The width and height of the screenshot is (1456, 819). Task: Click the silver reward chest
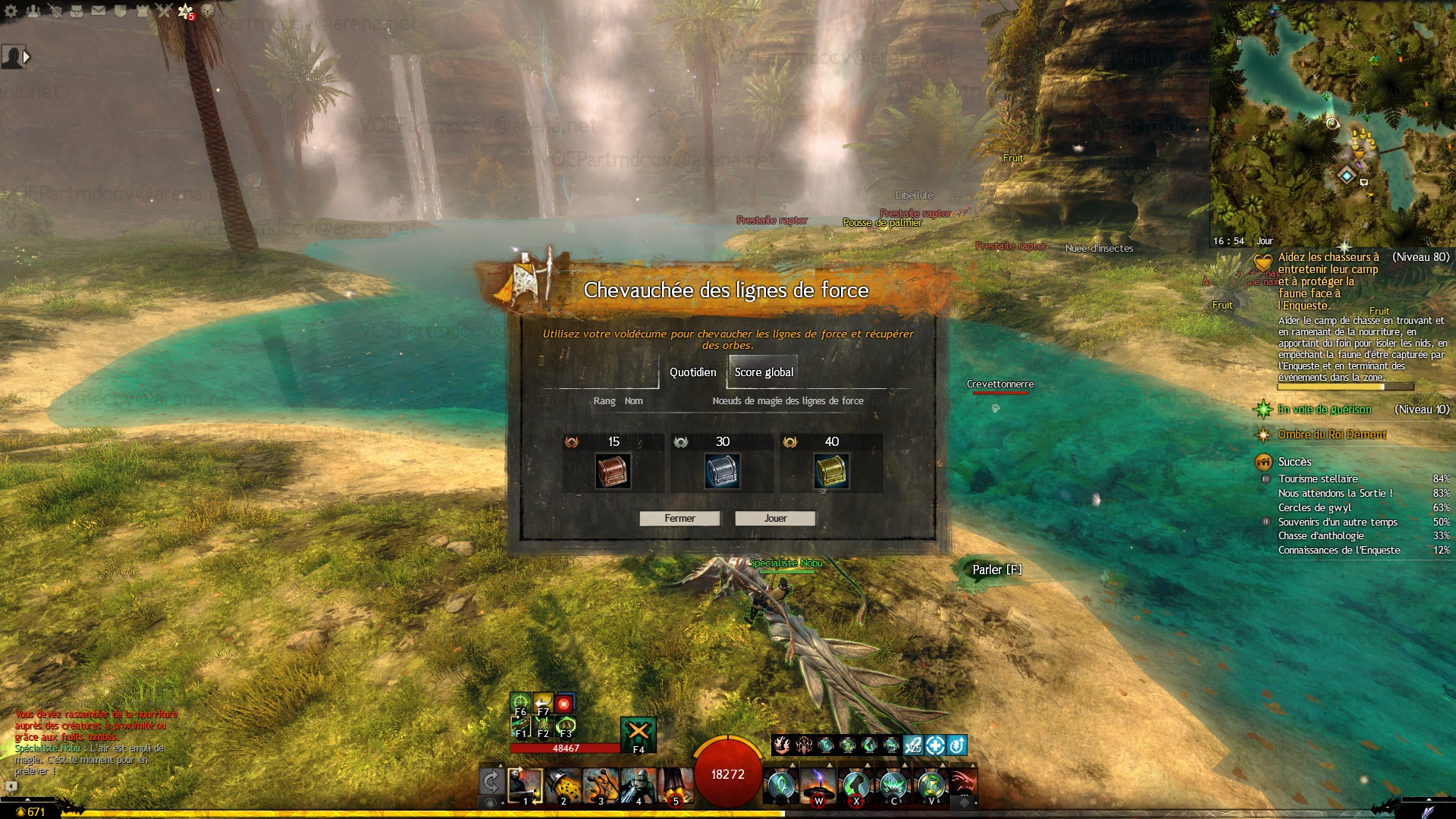click(x=722, y=471)
